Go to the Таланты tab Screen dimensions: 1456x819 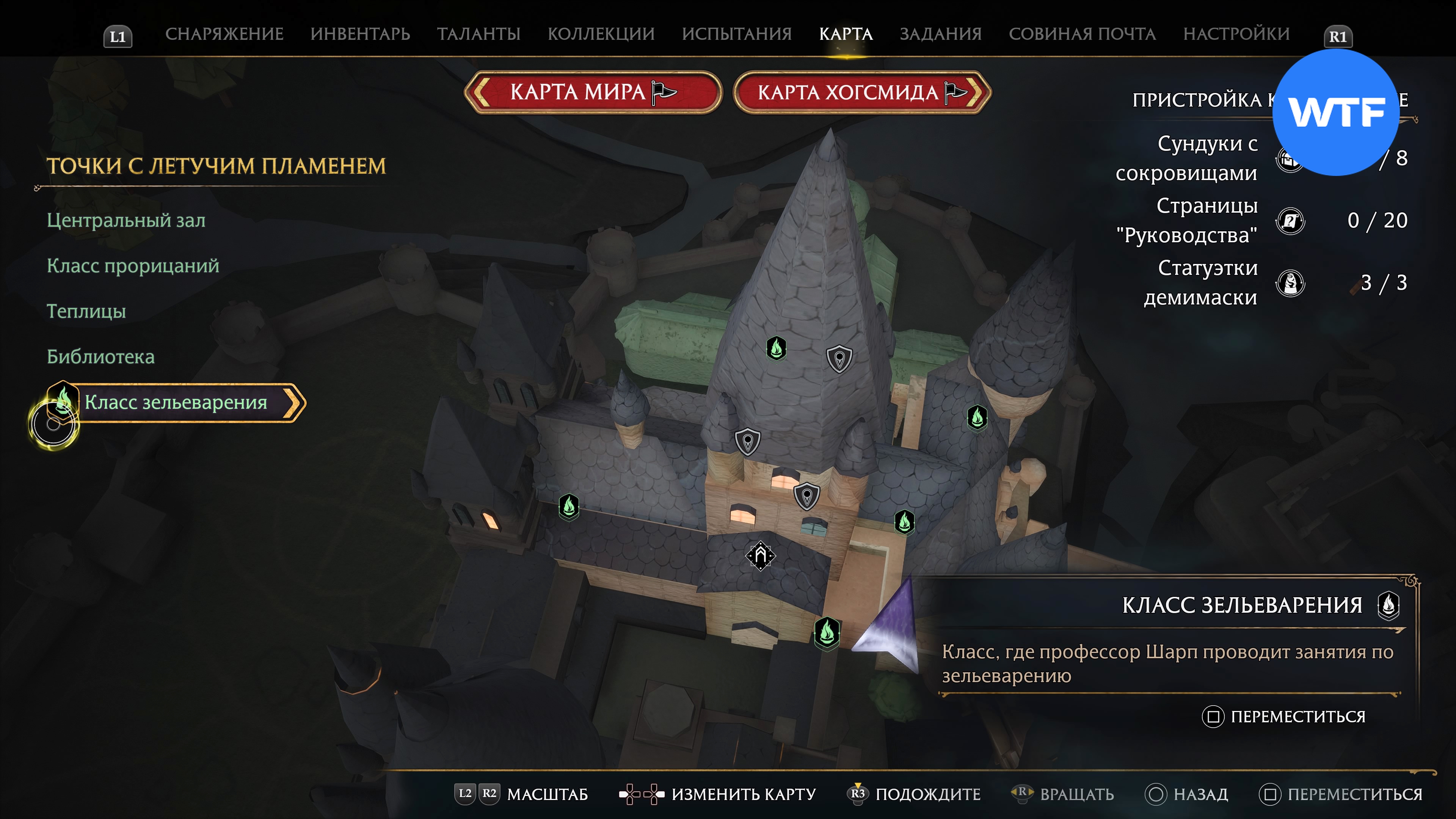pos(478,34)
